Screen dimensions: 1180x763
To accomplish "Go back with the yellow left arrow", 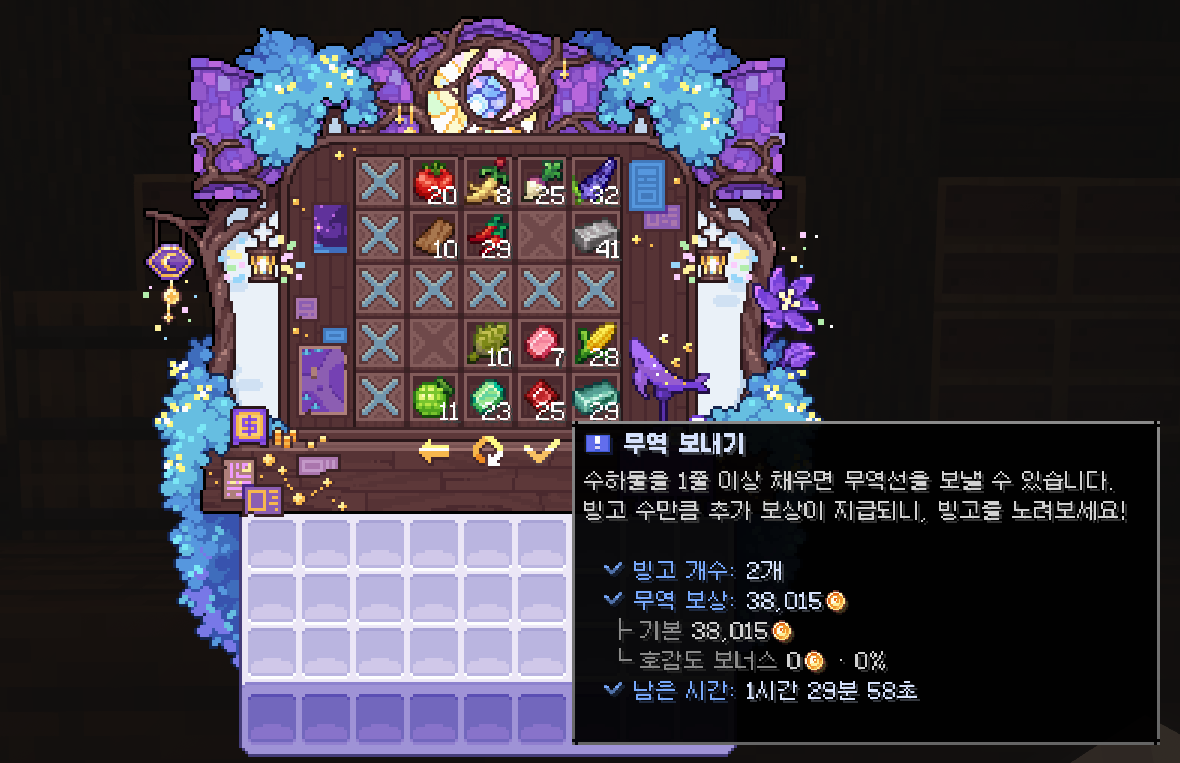I will pos(434,452).
